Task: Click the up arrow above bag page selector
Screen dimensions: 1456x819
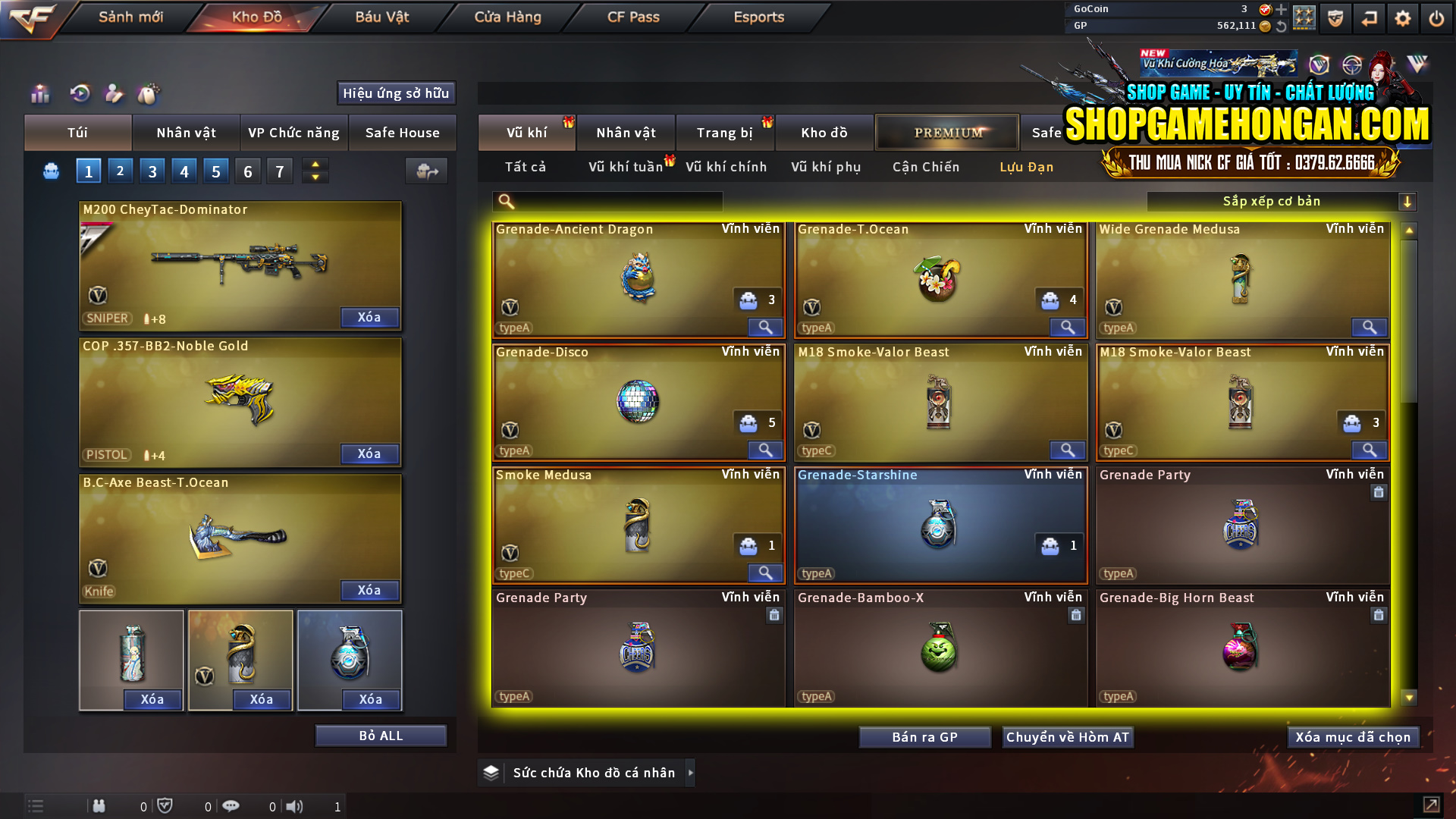Action: click(x=315, y=165)
